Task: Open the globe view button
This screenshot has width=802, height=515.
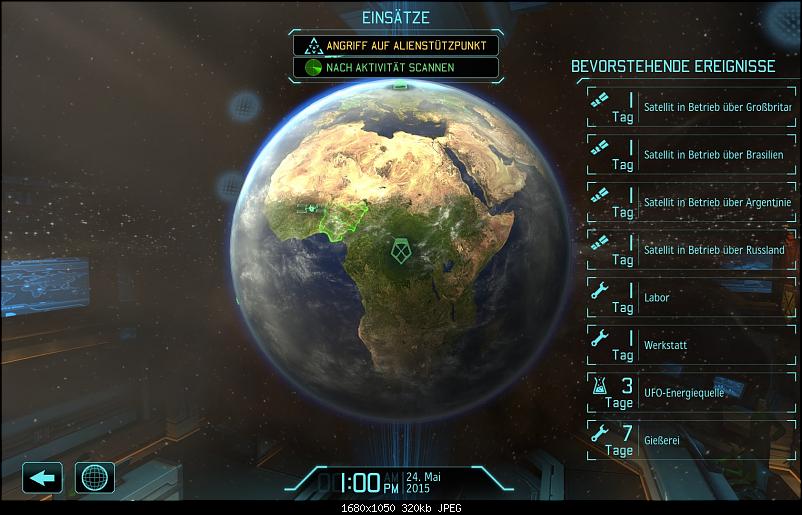Action: coord(95,477)
